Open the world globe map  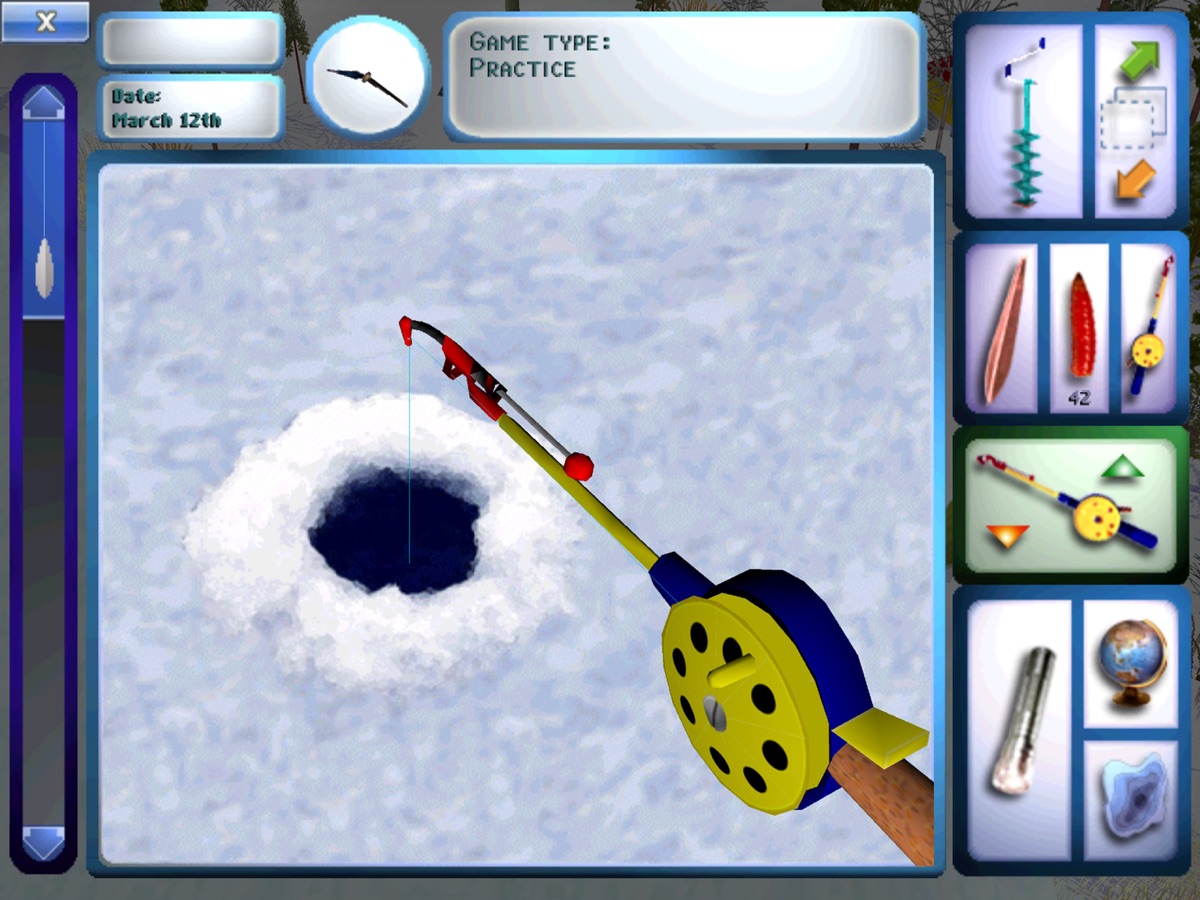coord(1130,663)
